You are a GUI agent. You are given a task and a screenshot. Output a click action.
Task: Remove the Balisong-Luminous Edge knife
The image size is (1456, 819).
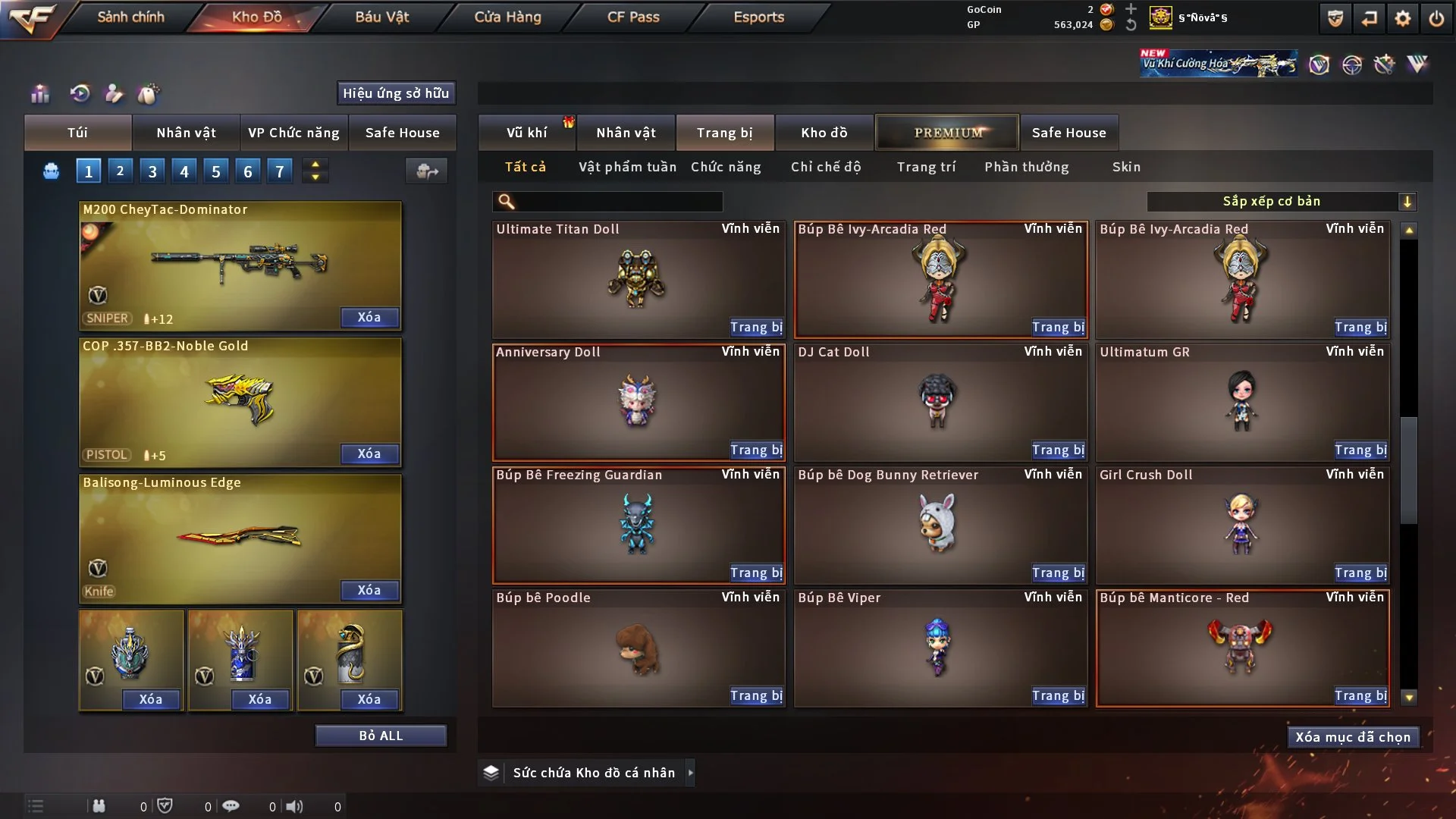coord(369,590)
